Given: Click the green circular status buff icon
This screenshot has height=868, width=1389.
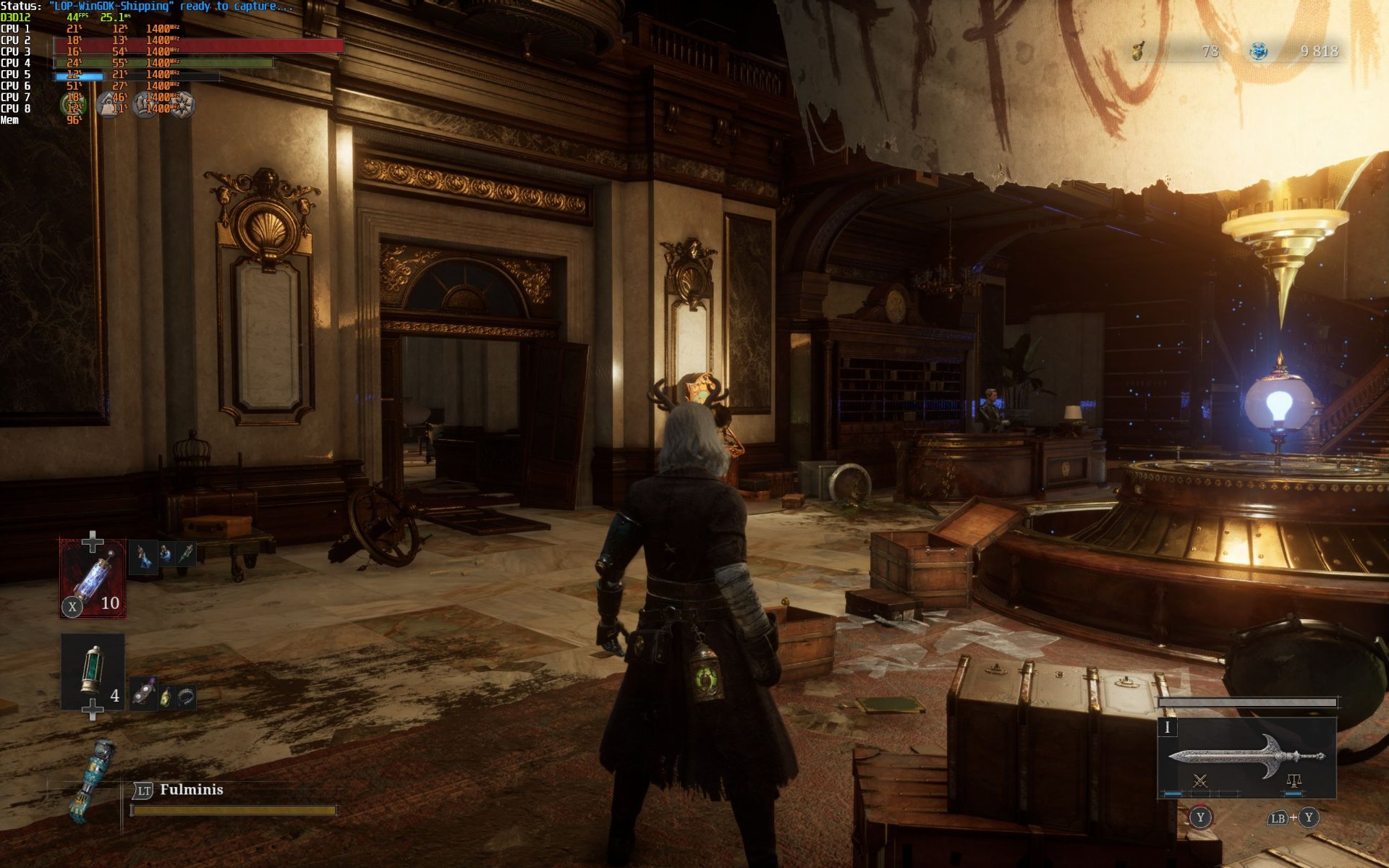Looking at the screenshot, I should 73,105.
